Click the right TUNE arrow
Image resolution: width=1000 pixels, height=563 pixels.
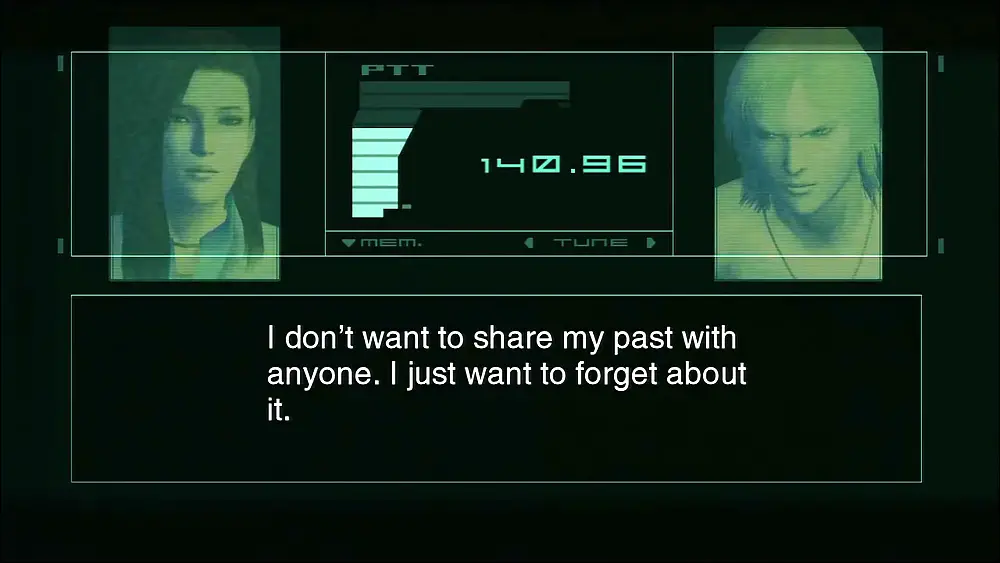651,243
